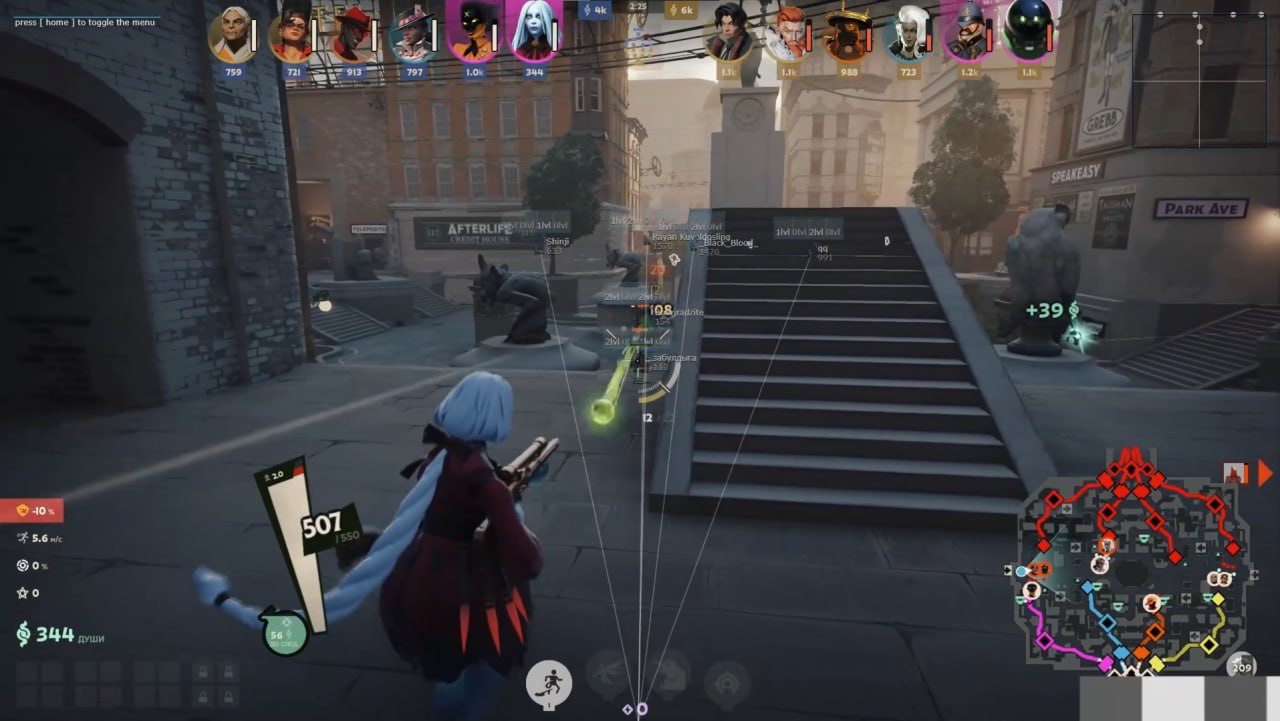Viewport: 1280px width, 721px height.
Task: Choose the crowned enemy portrait showing 988
Action: 848,34
